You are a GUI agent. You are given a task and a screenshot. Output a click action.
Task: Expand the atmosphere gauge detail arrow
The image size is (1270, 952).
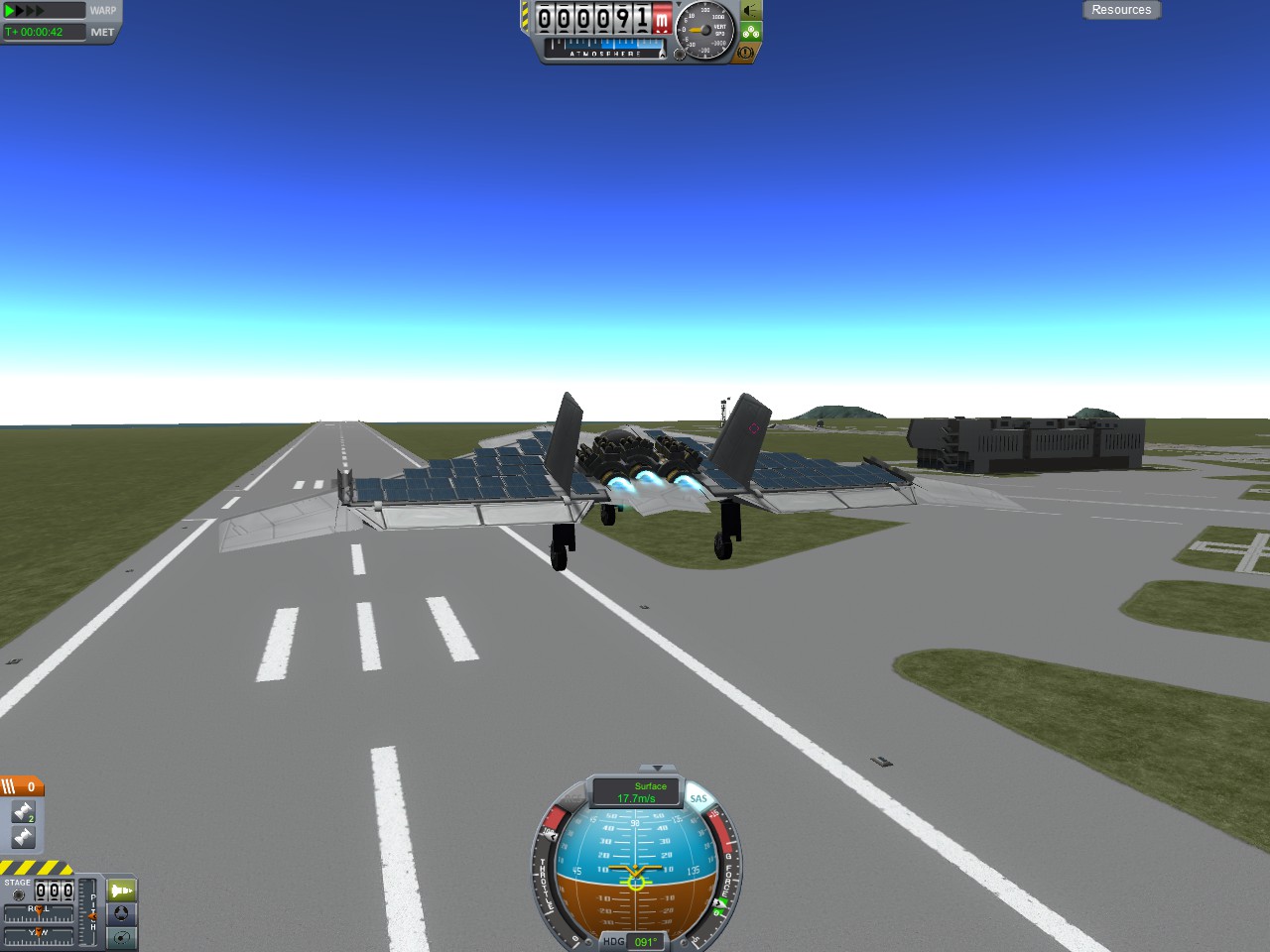tap(662, 54)
